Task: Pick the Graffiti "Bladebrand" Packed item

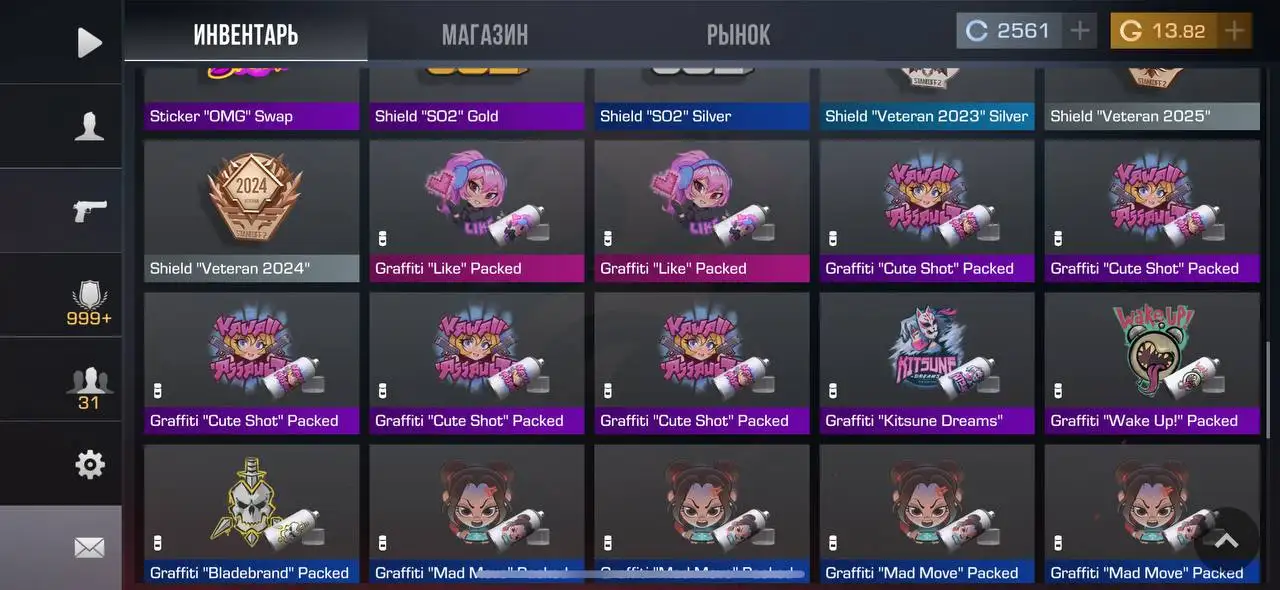Action: coord(252,514)
